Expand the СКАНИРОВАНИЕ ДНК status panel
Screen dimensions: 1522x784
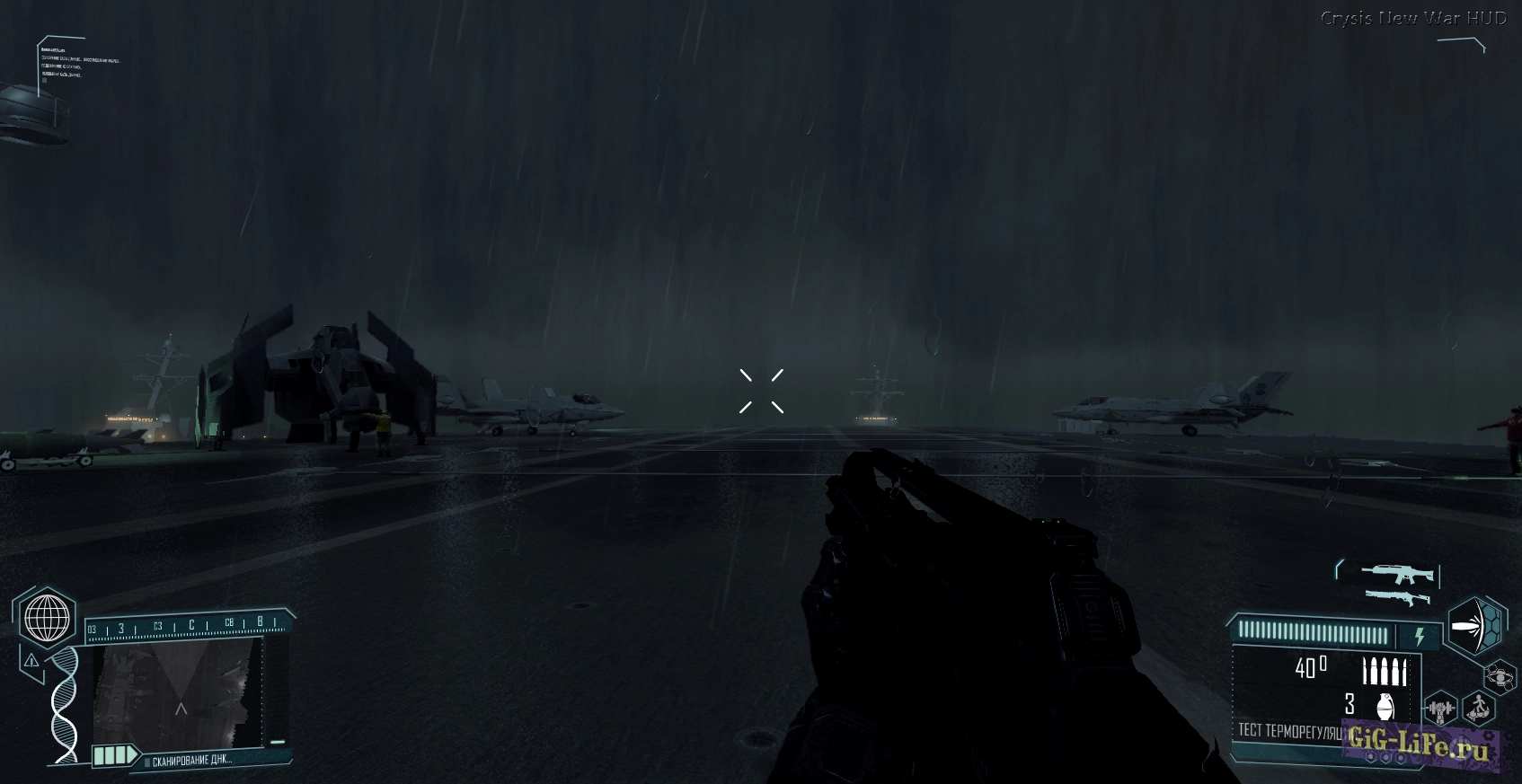193,760
